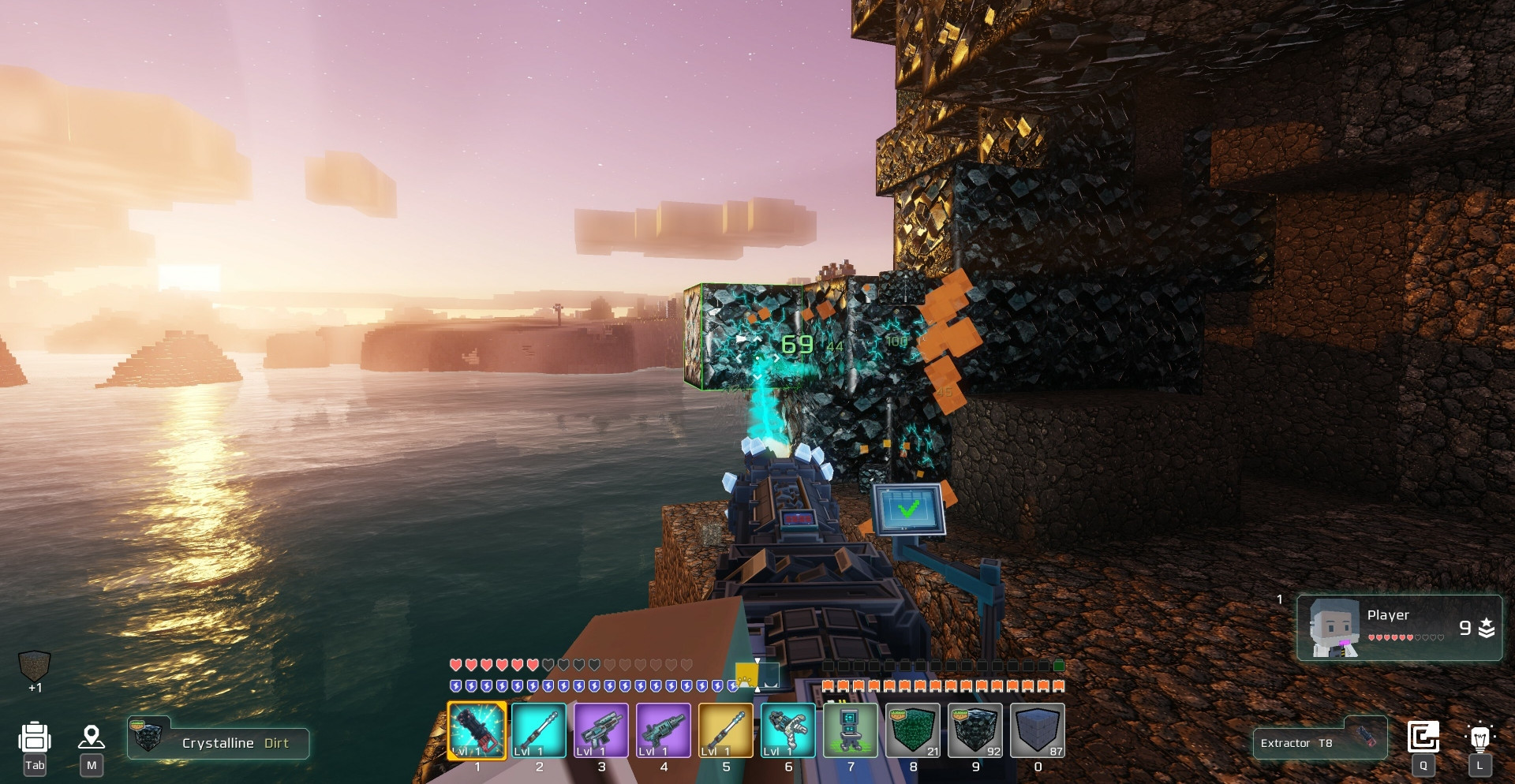The width and height of the screenshot is (1515, 784).
Task: Select the computer terminal item in slot 7
Action: coord(851,730)
